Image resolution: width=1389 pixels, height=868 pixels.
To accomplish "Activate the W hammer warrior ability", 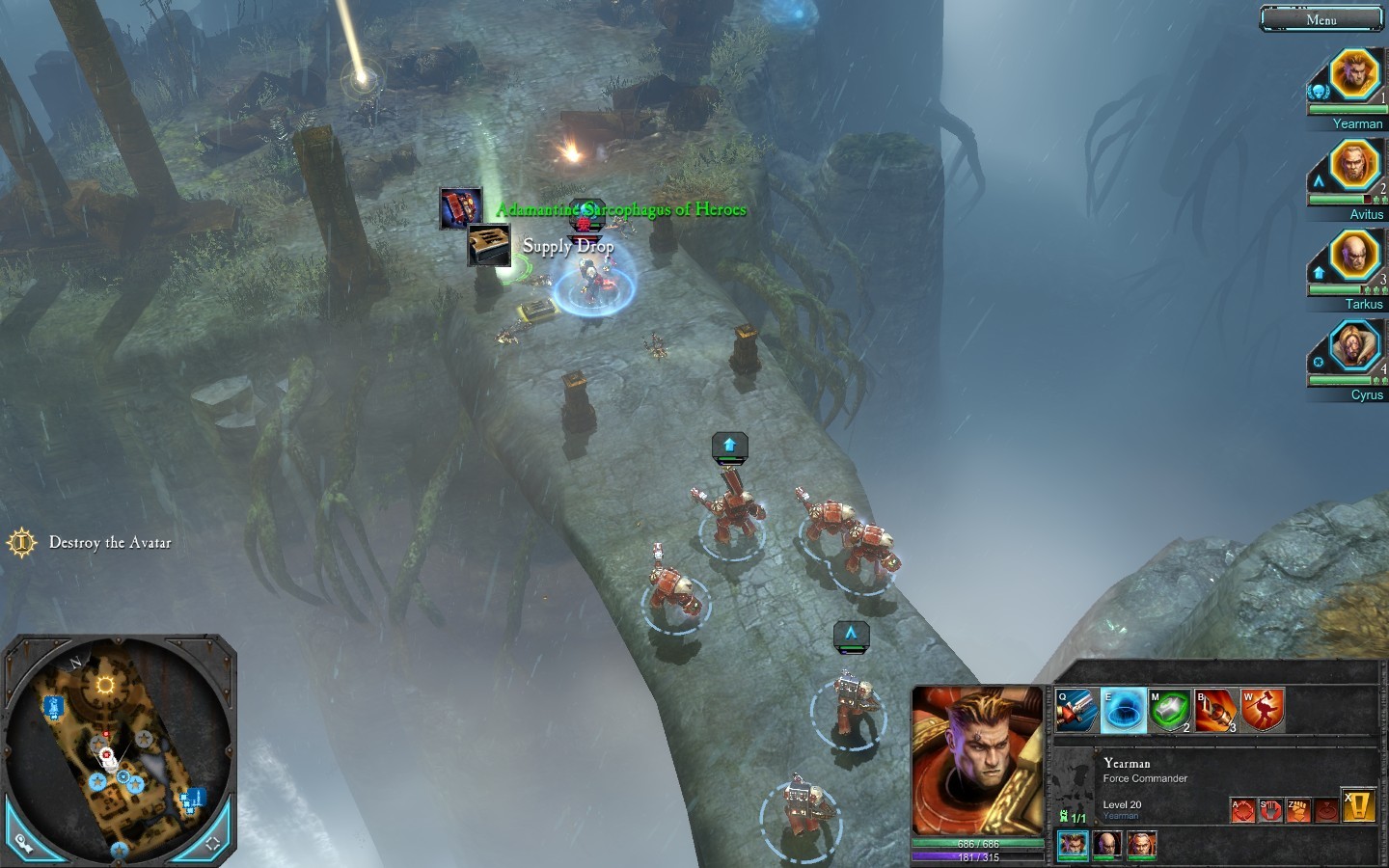I will (1263, 711).
